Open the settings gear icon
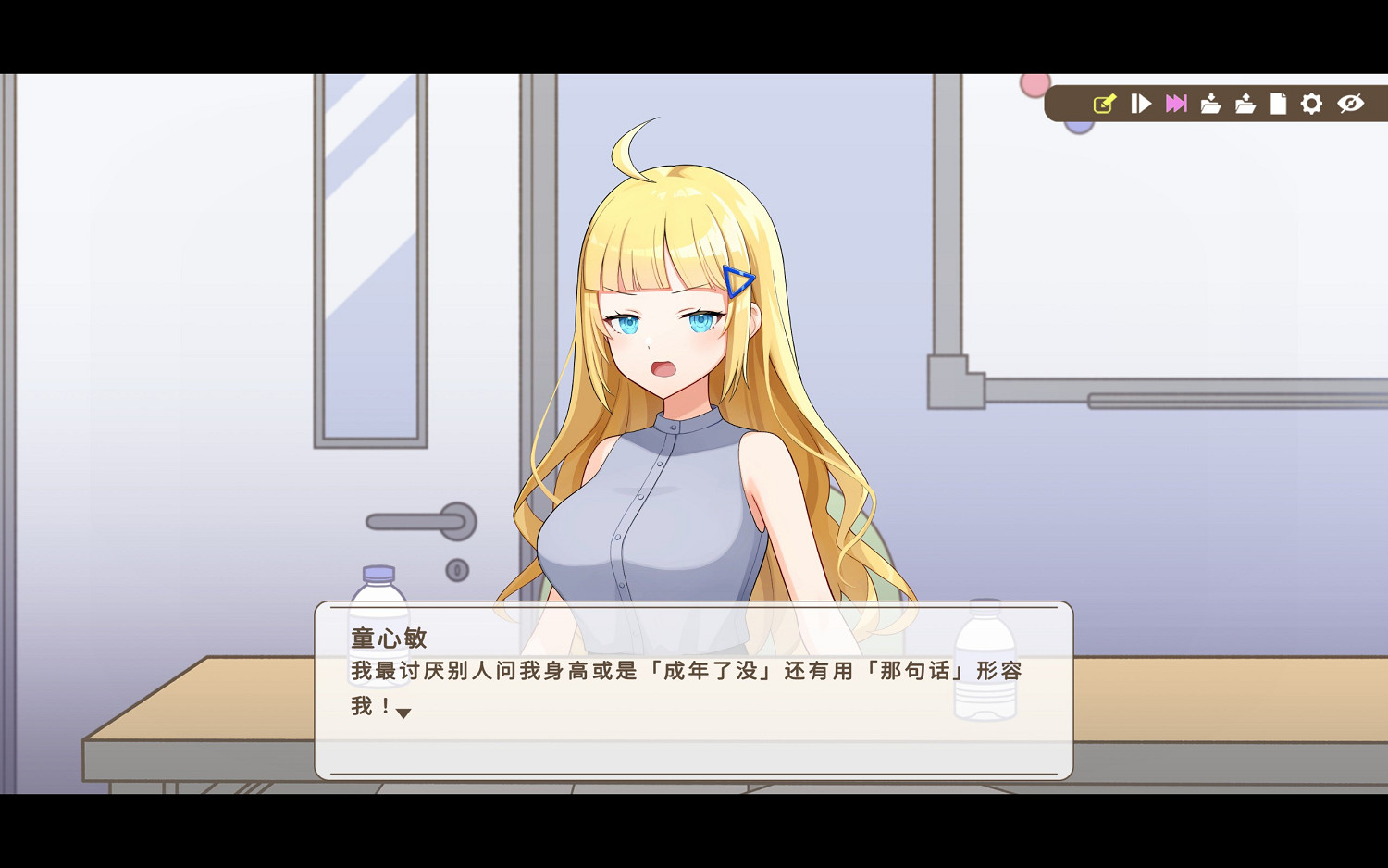Viewport: 1388px width, 868px height. pyautogui.click(x=1313, y=104)
